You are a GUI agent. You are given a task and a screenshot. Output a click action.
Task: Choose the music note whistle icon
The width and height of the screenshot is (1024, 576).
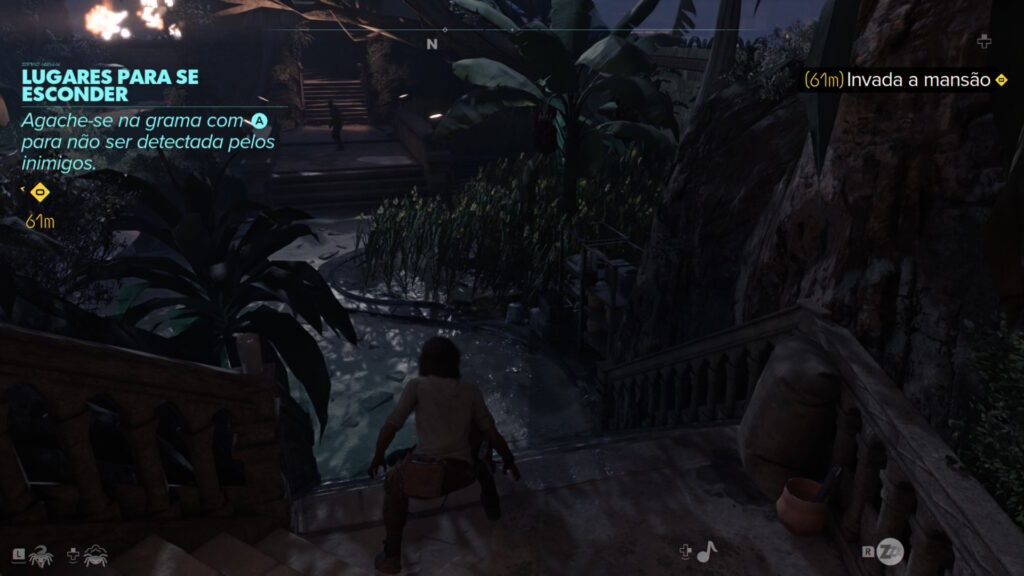click(x=707, y=551)
